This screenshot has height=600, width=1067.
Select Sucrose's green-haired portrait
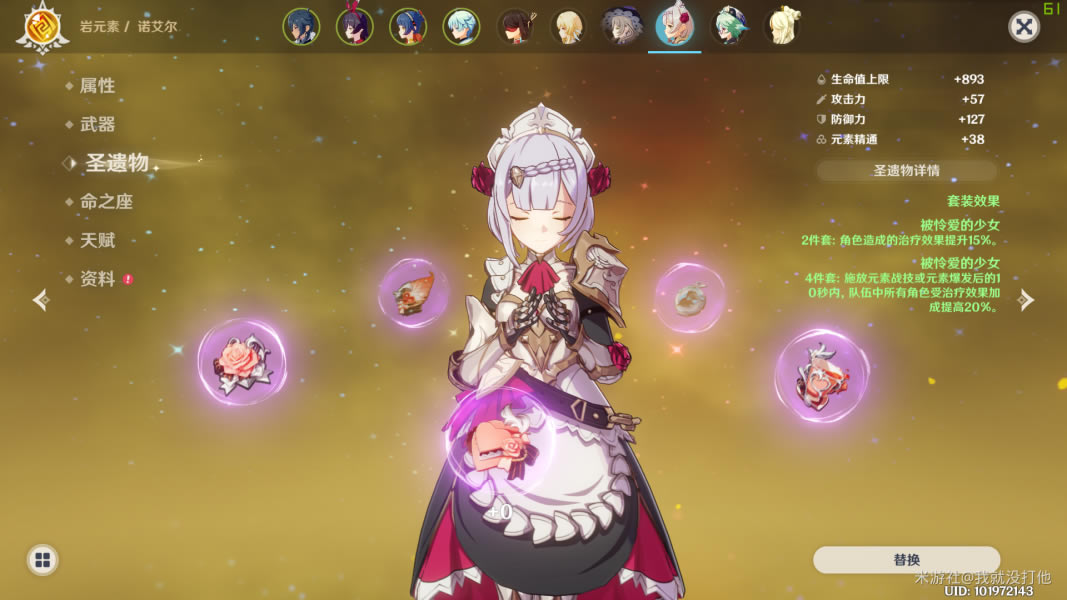(x=728, y=27)
